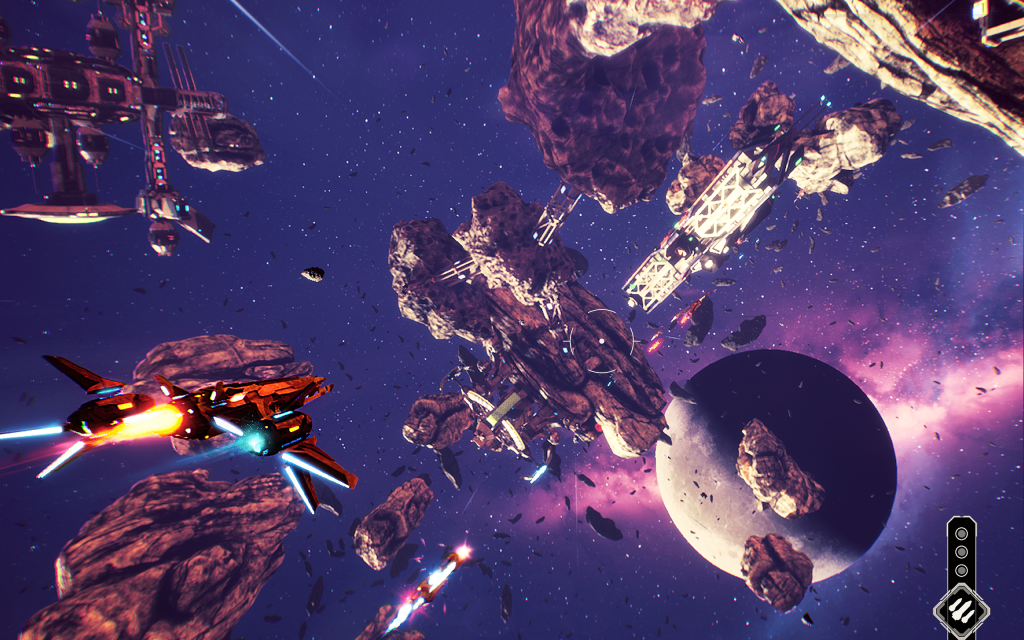Activate the missile volley ability icon
This screenshot has height=640, width=1024.
click(x=961, y=609)
